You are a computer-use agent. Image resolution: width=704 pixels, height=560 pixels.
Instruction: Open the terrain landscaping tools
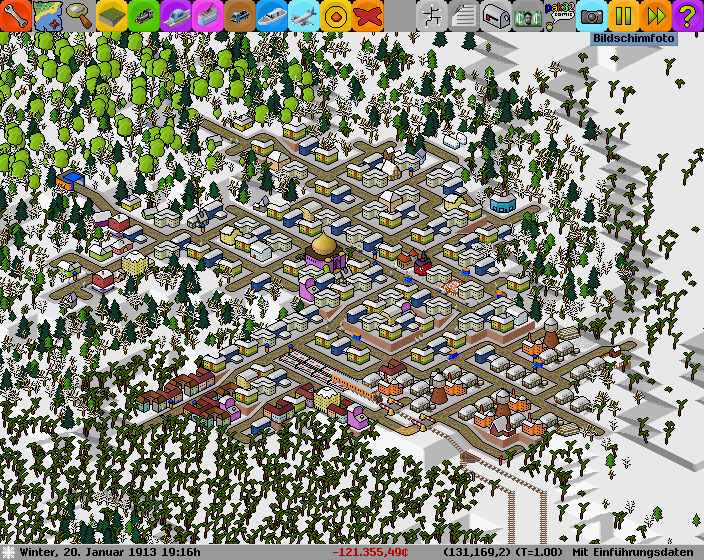tap(111, 15)
